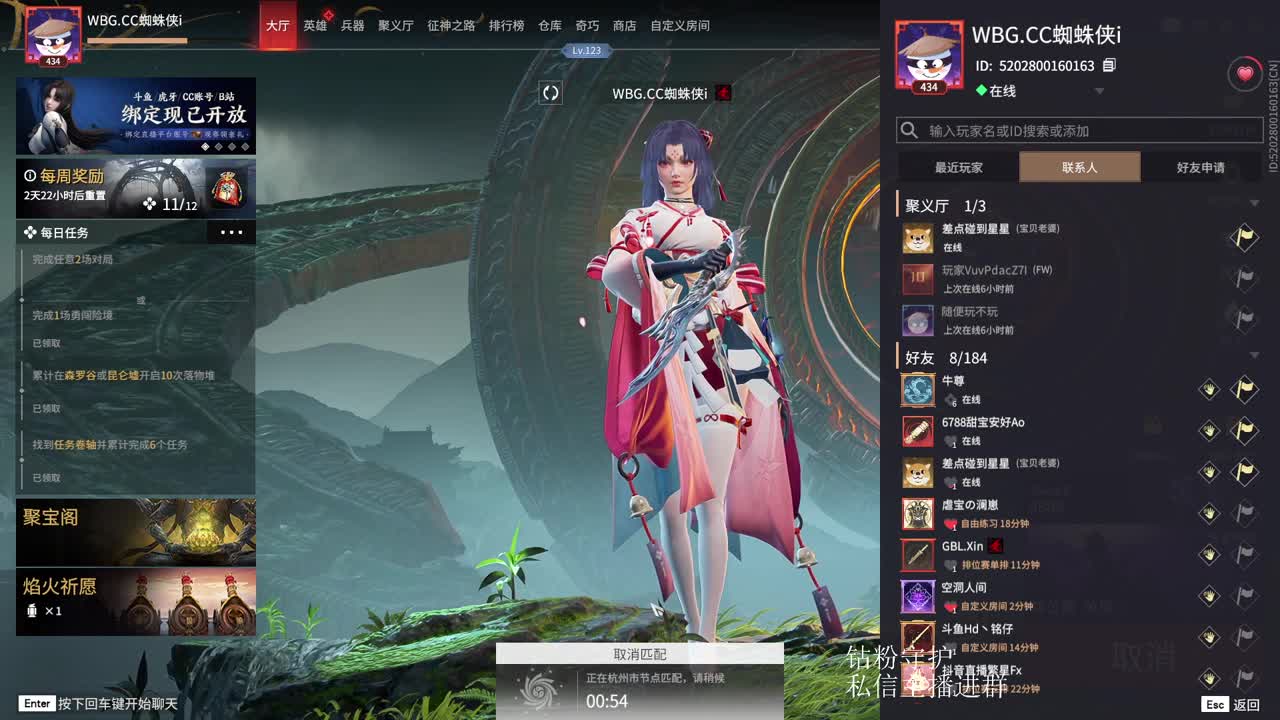Open the 商店 menu item
Screen dimensions: 1280x720
[x=624, y=26]
